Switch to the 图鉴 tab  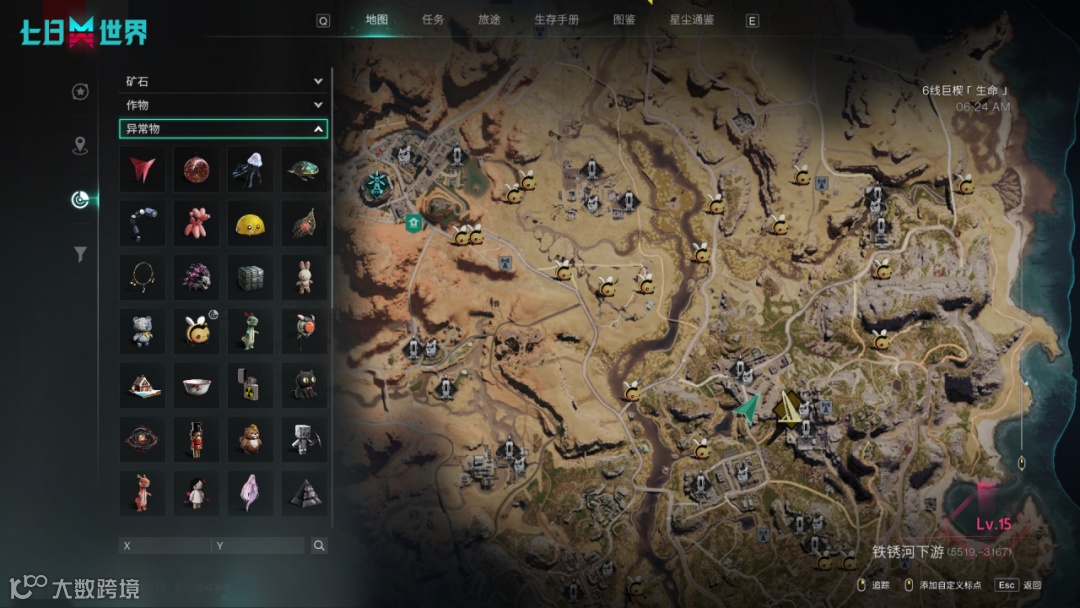click(x=624, y=19)
